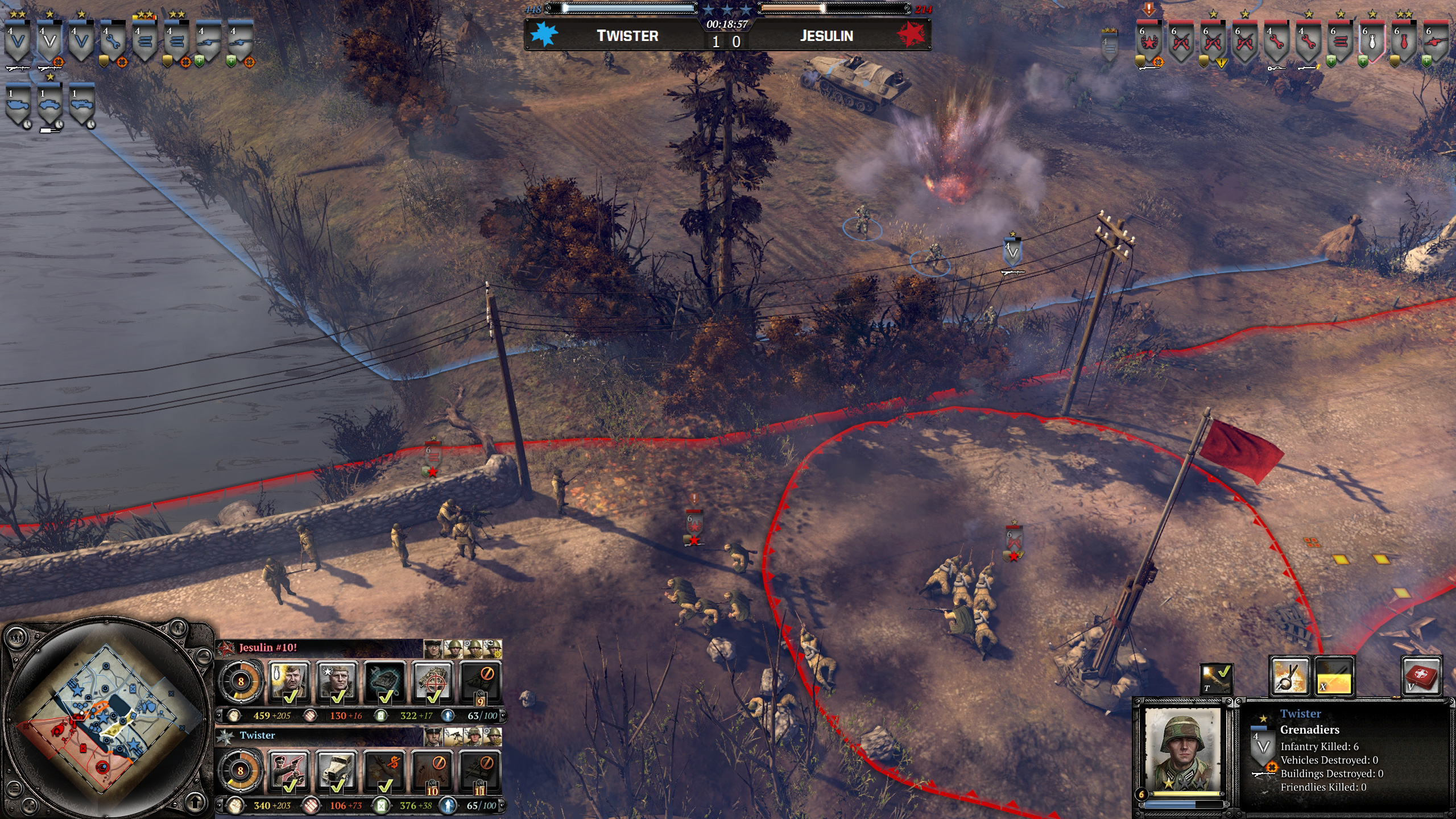Select the red star Soviet squad shield
This screenshot has width=1456, height=819.
(1149, 44)
